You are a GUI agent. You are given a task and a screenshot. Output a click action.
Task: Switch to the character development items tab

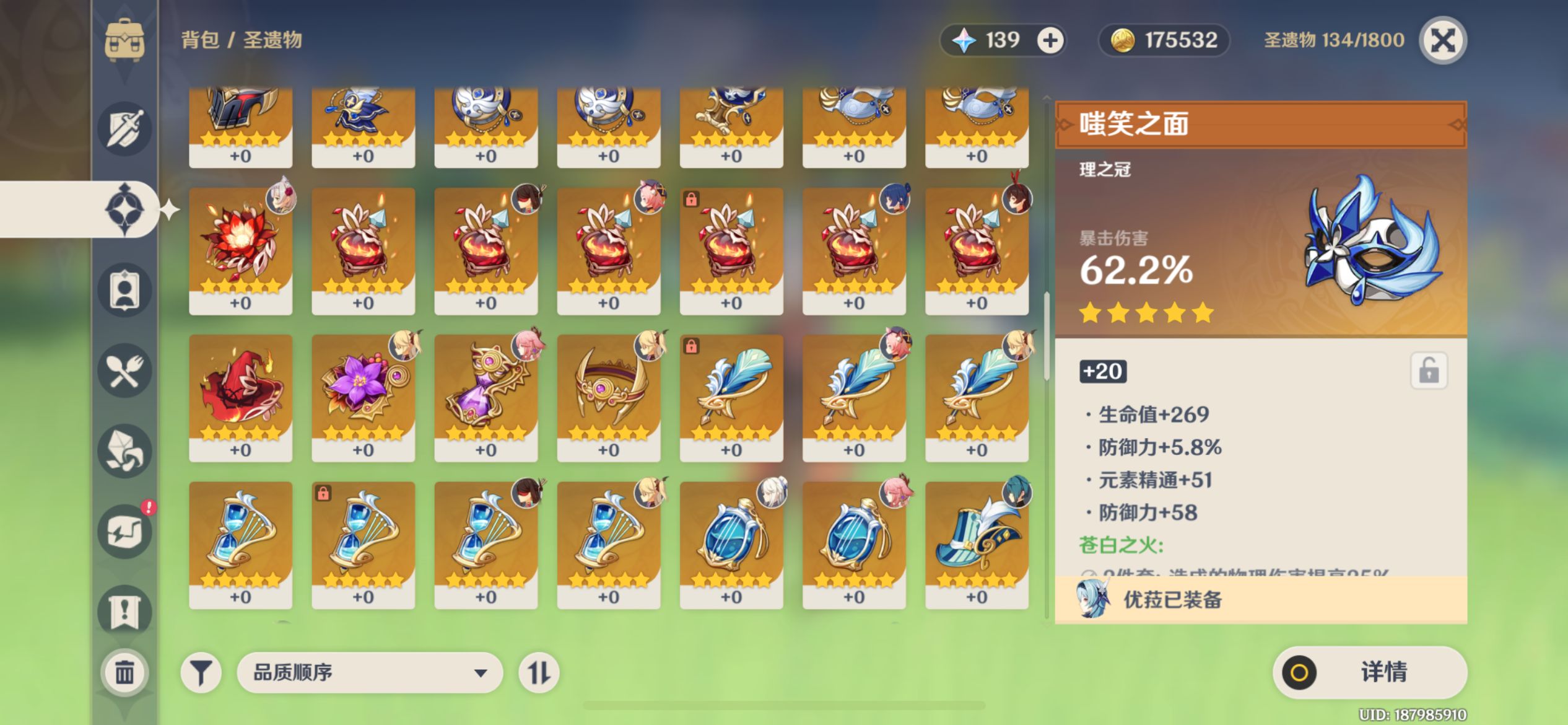pyautogui.click(x=124, y=290)
